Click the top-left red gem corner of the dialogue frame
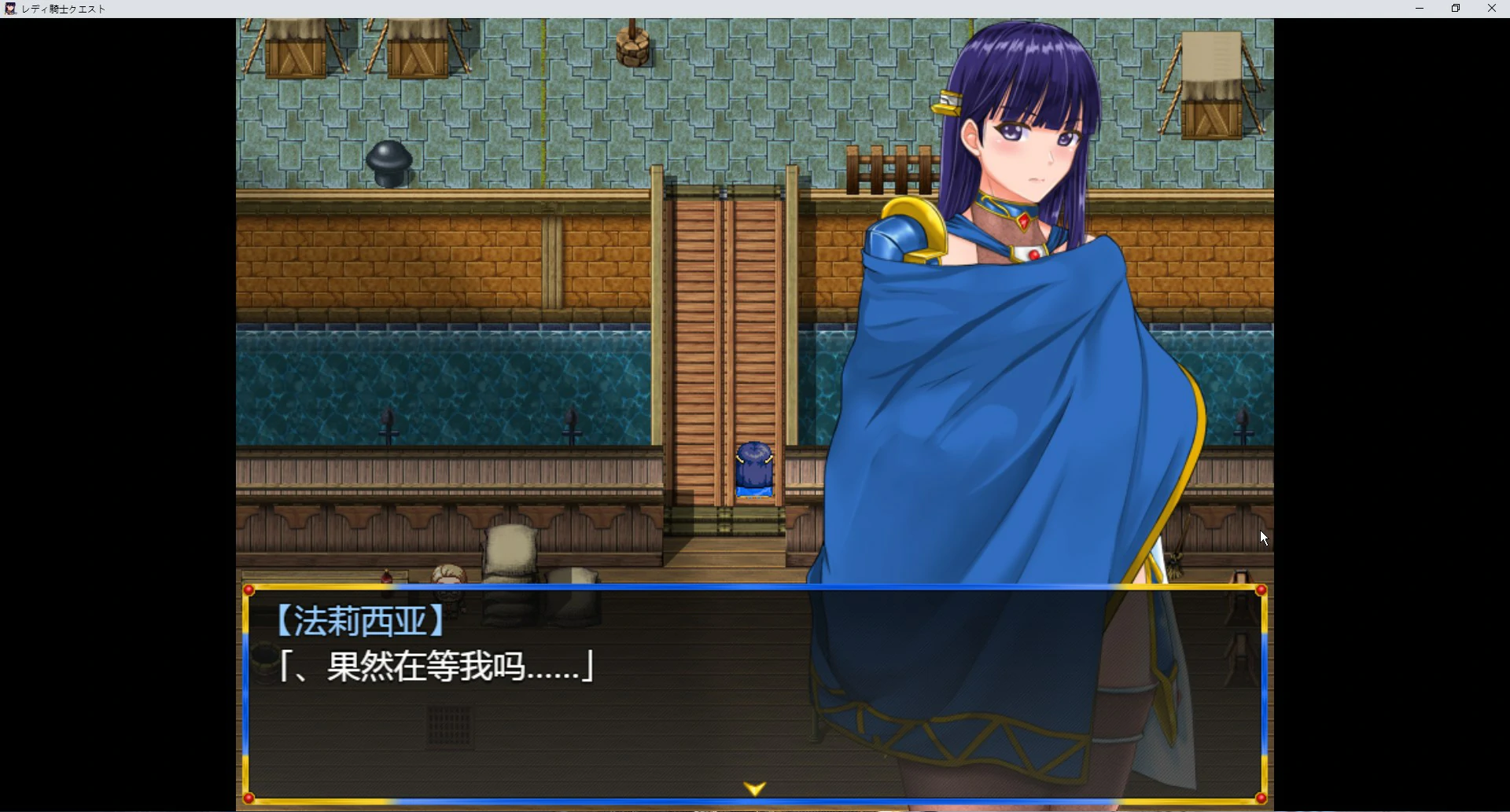Image resolution: width=1510 pixels, height=812 pixels. pyautogui.click(x=249, y=590)
